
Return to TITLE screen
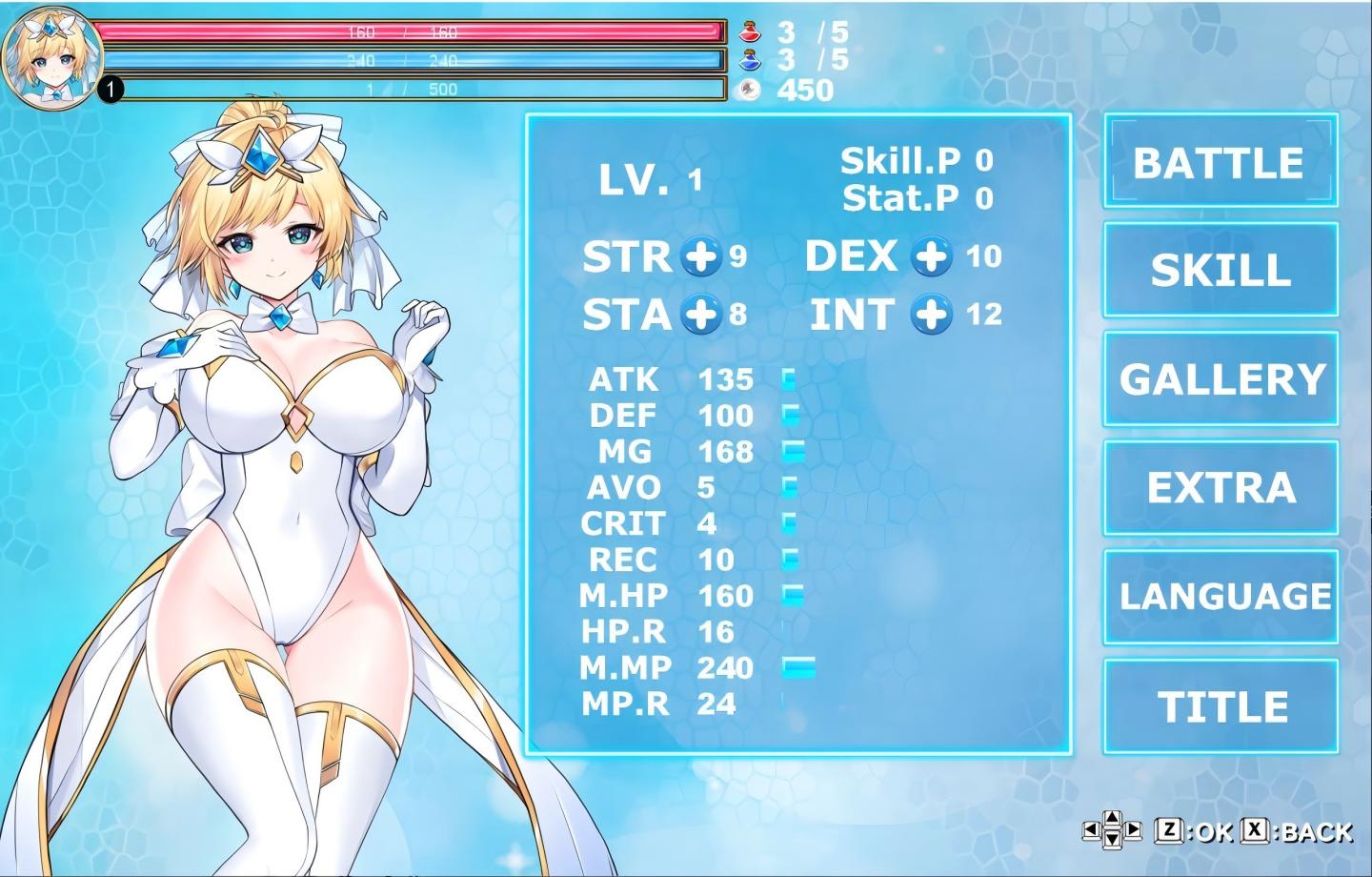coord(1220,705)
